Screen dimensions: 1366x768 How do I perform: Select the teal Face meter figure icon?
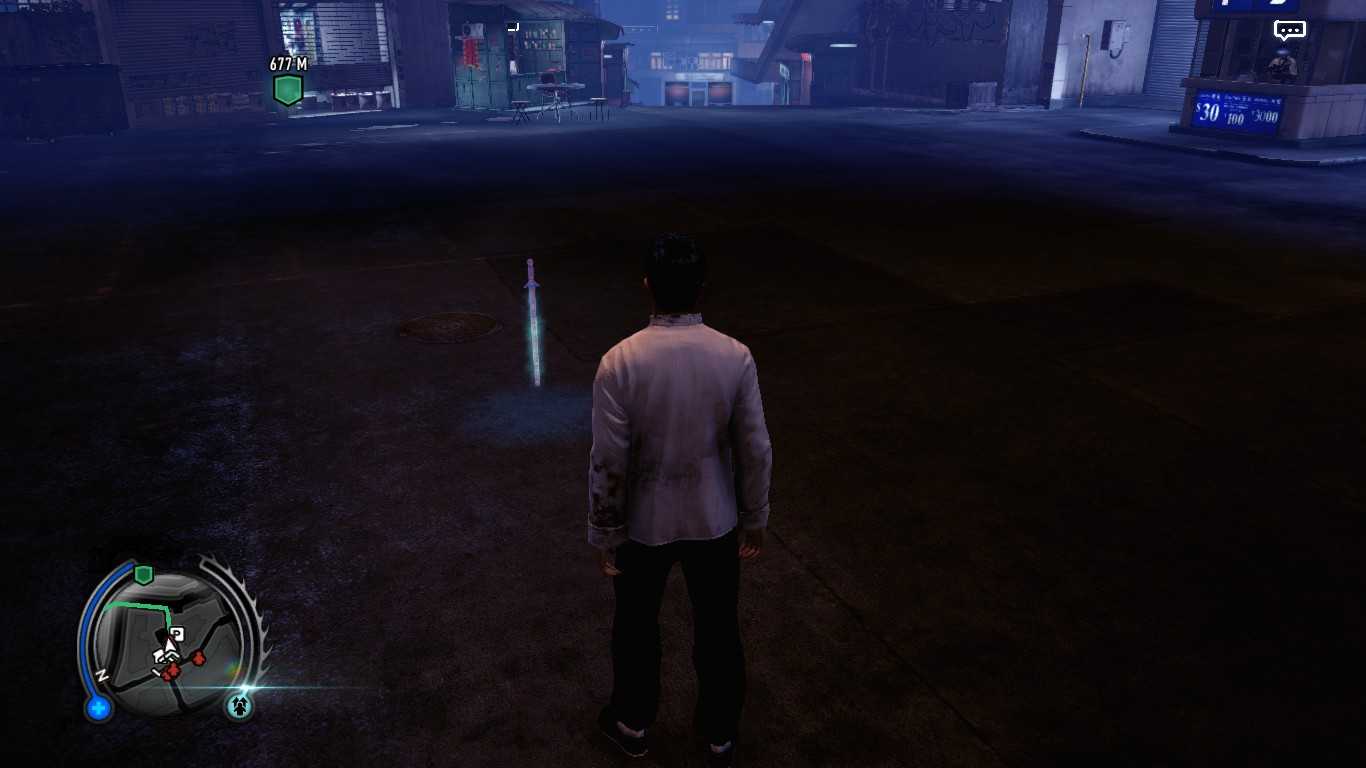click(239, 706)
